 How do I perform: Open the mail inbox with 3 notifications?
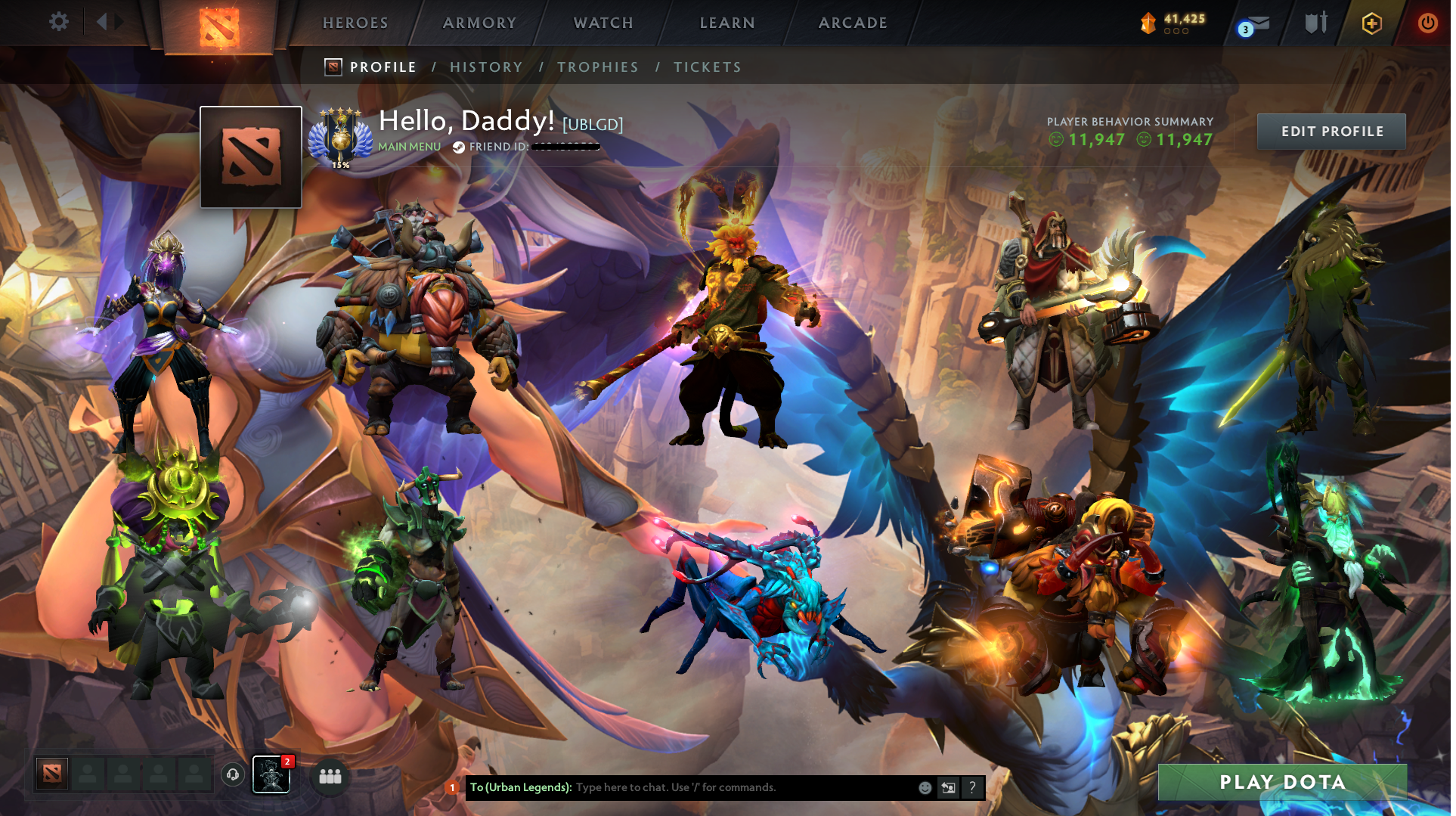click(1251, 23)
